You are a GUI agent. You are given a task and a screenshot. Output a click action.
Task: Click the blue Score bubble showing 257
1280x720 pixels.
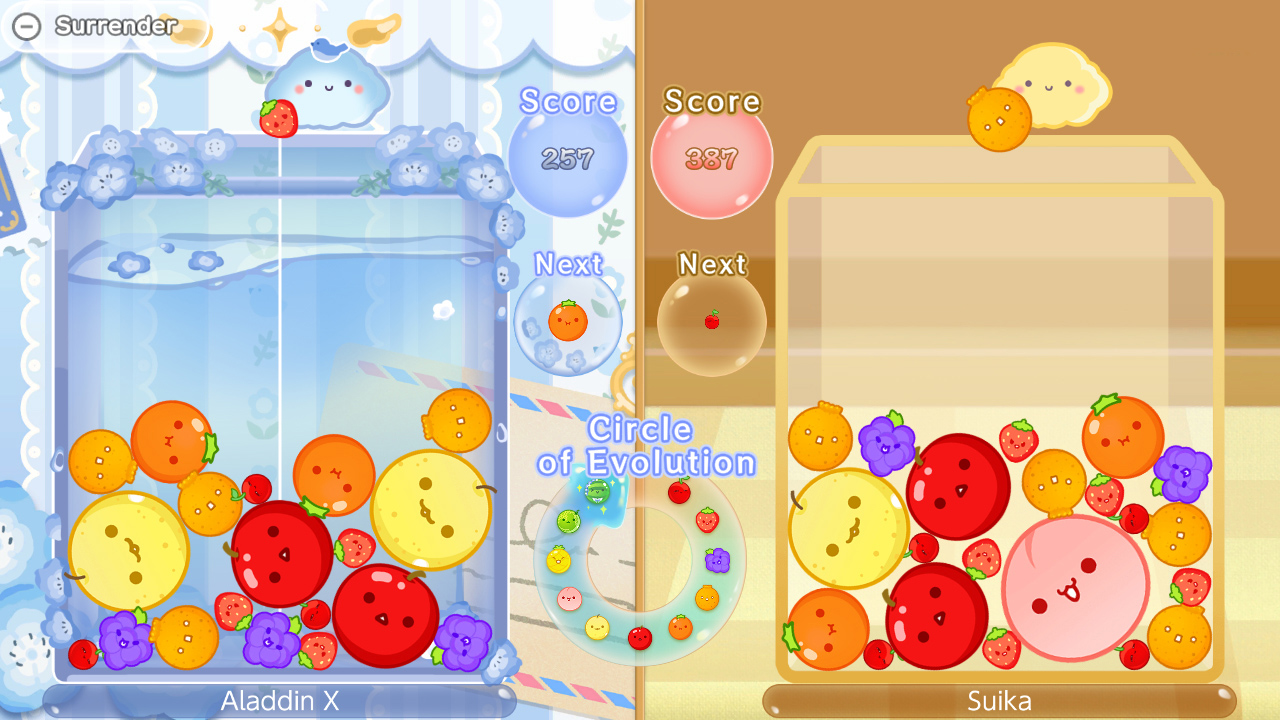pos(567,155)
